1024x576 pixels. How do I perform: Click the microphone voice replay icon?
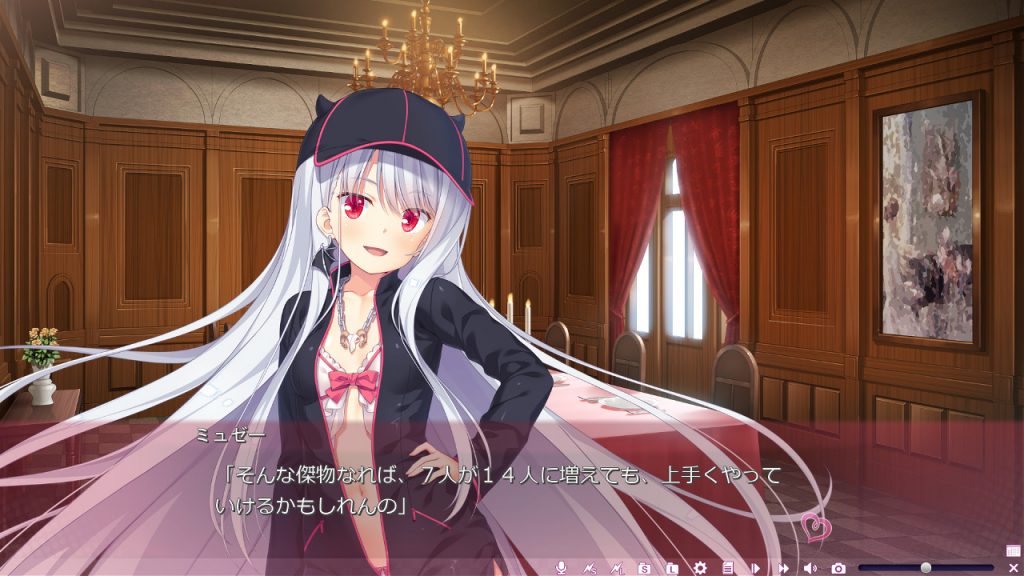click(561, 567)
